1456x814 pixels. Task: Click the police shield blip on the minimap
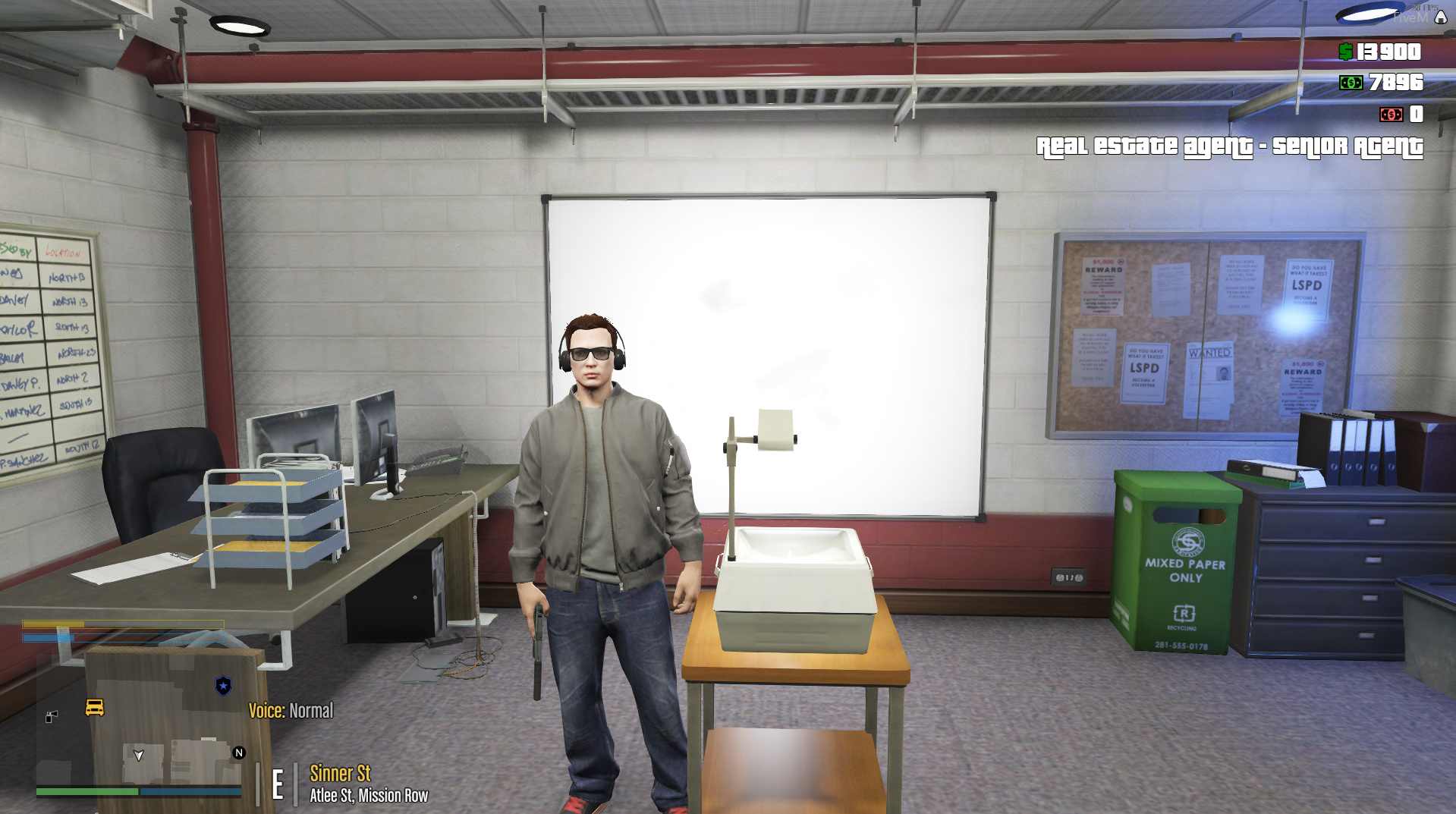pyautogui.click(x=223, y=686)
